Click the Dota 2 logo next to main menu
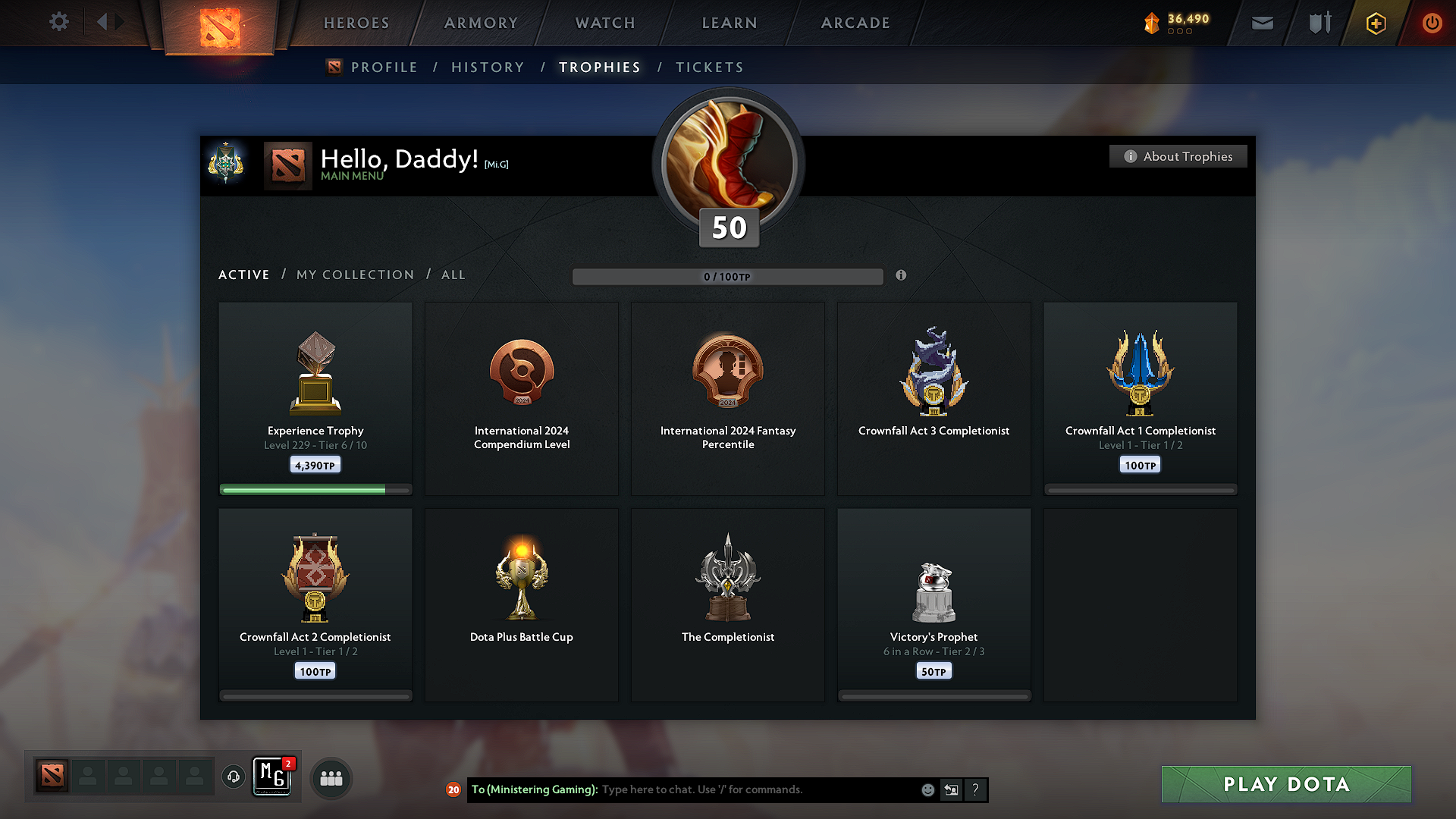Image resolution: width=1456 pixels, height=819 pixels. coord(288,164)
